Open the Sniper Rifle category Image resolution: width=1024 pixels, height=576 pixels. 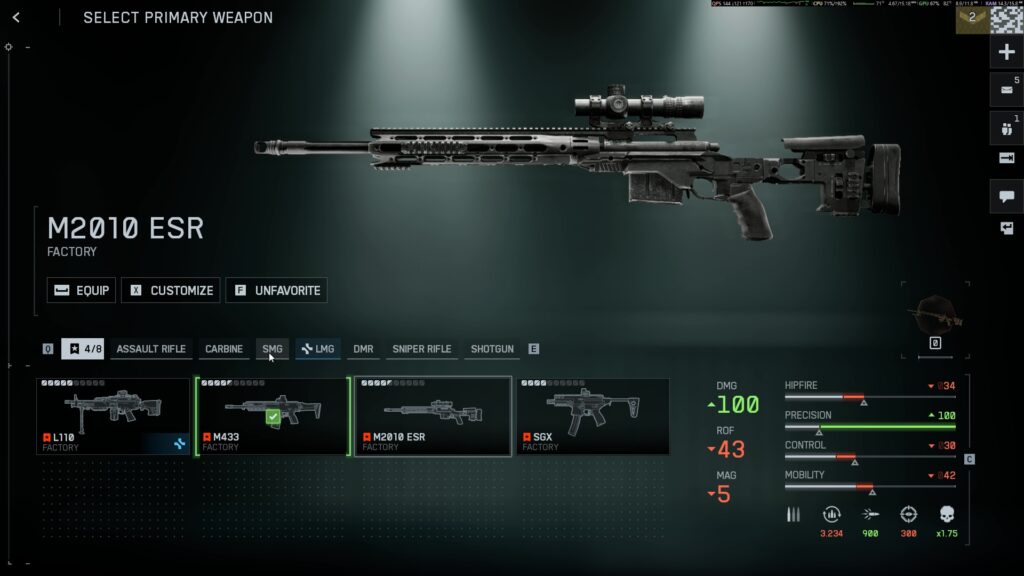pos(421,349)
